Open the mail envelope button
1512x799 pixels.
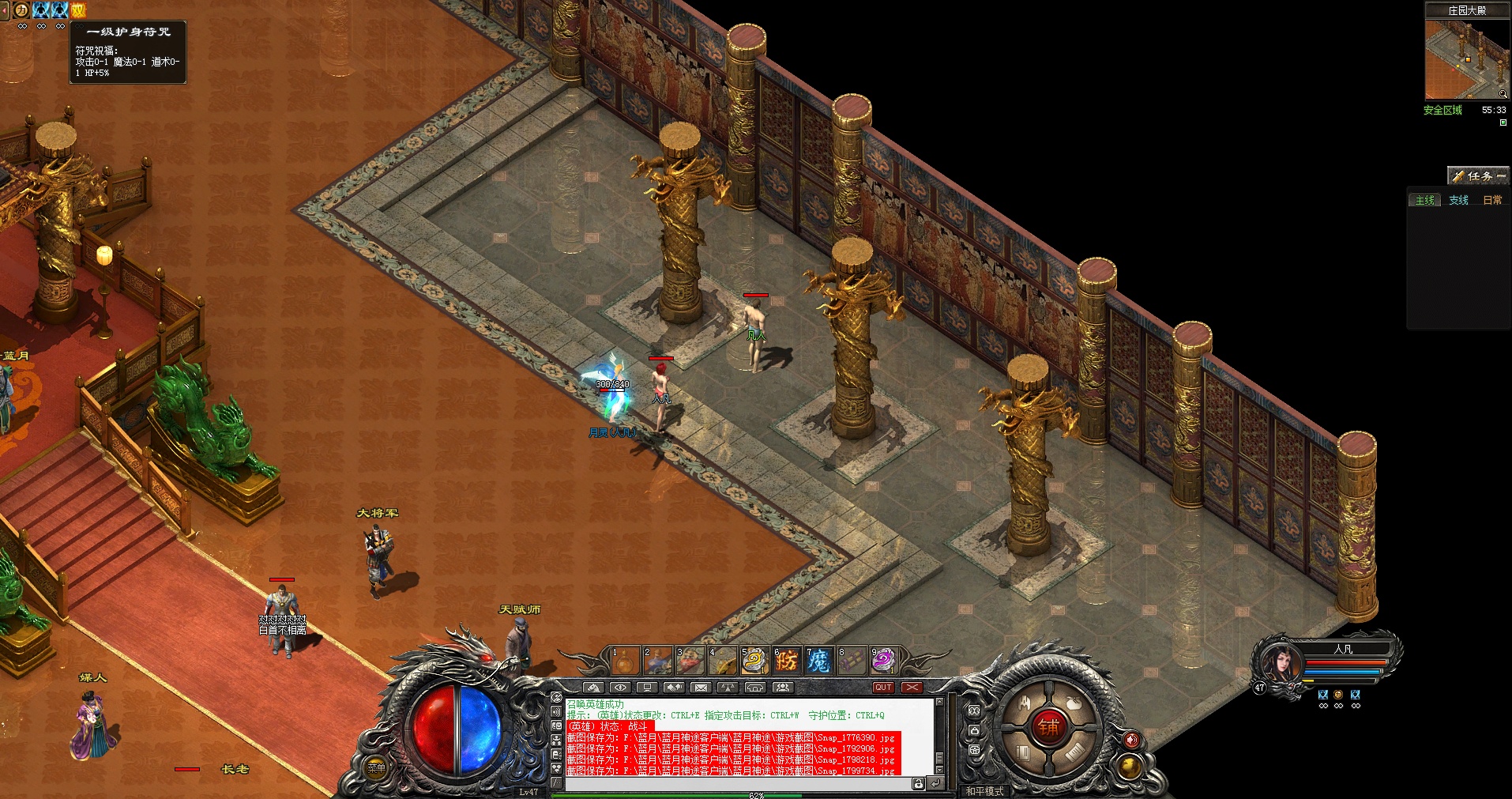point(701,688)
